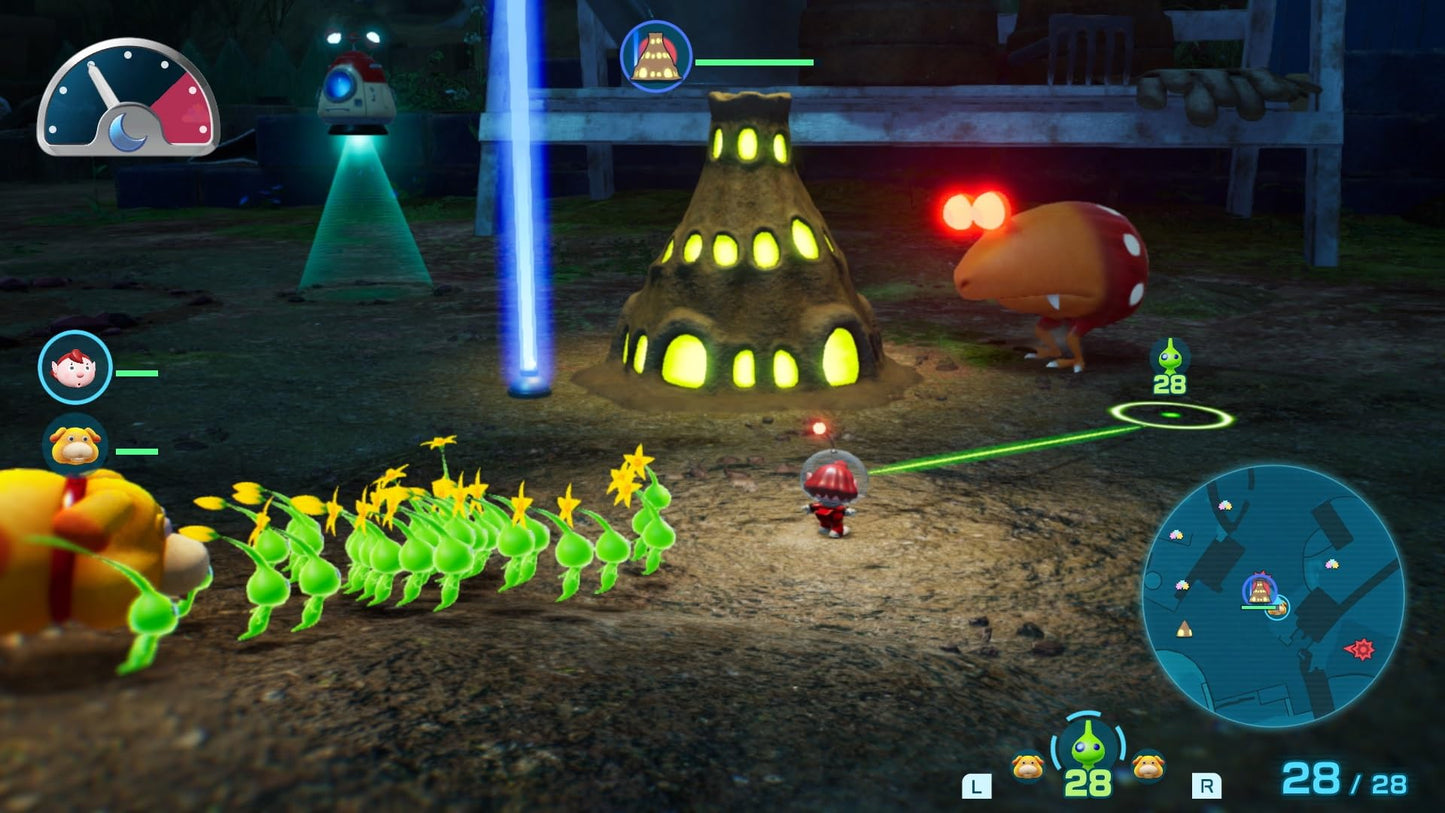Image resolution: width=1445 pixels, height=813 pixels.
Task: Select the yellow triangle landmark on the minimap
Action: coord(1184,630)
